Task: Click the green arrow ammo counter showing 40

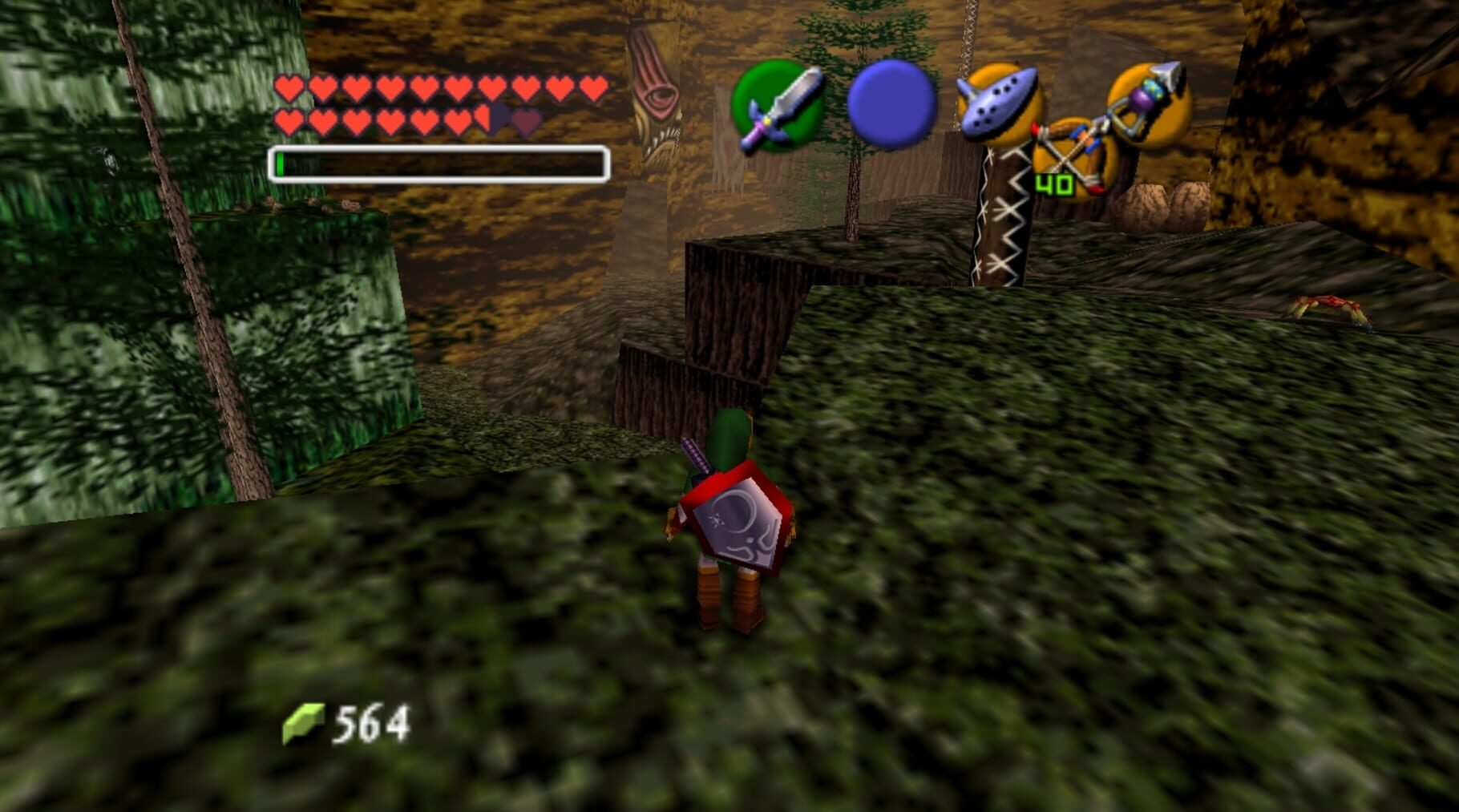Action: [x=1056, y=186]
